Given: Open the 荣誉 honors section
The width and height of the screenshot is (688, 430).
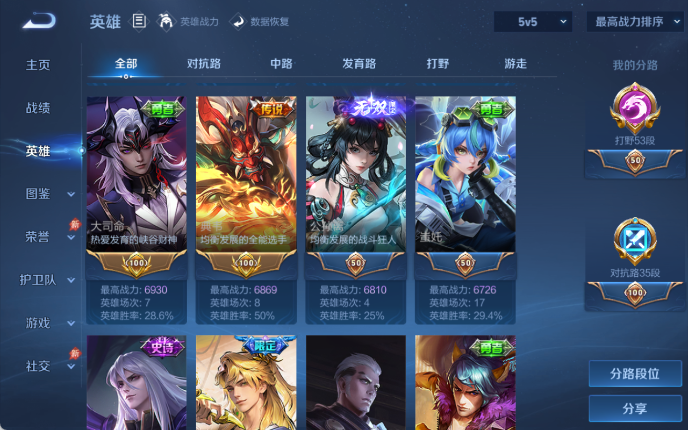Looking at the screenshot, I should click(x=38, y=237).
